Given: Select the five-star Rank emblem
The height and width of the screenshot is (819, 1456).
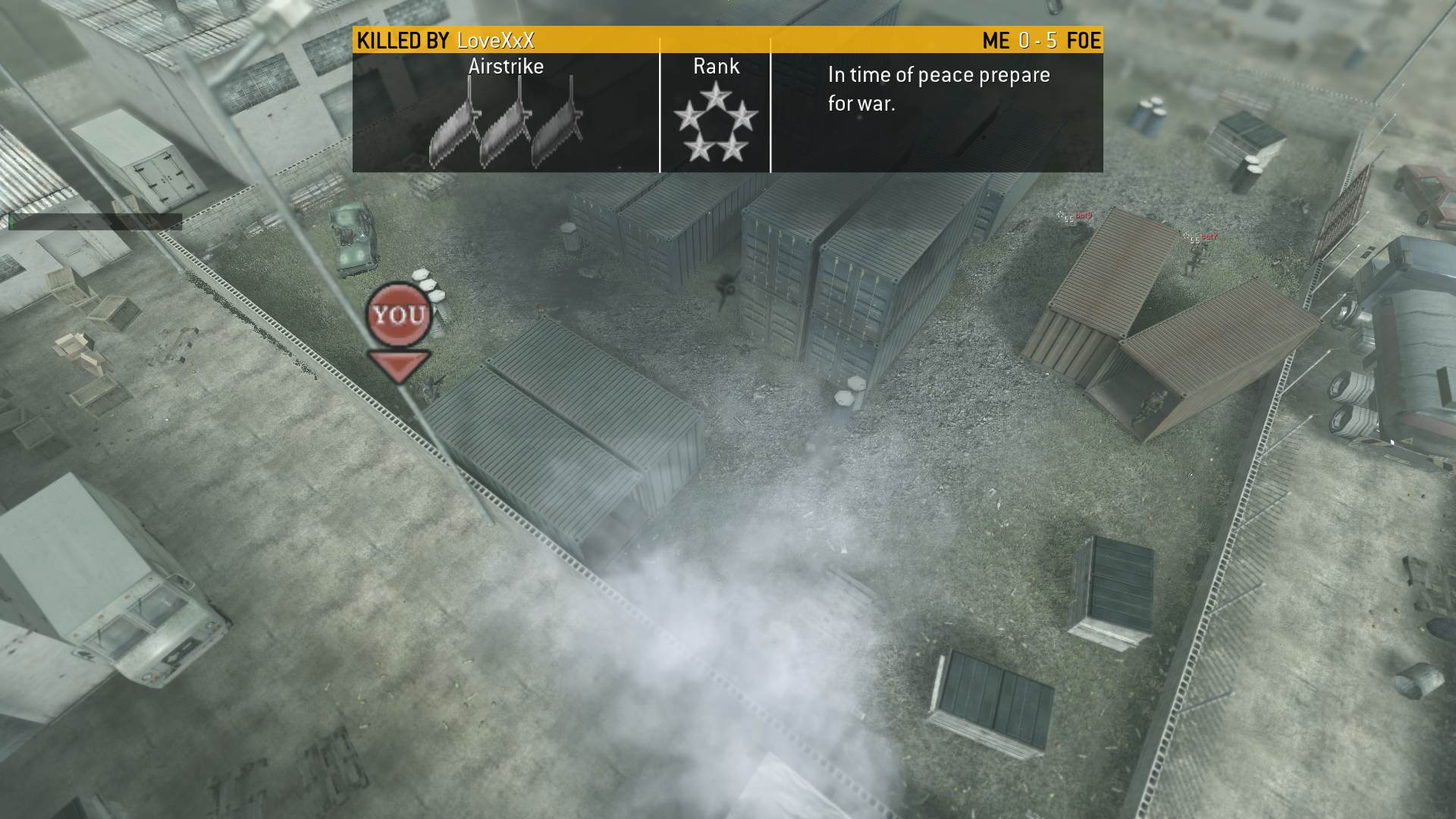Looking at the screenshot, I should coord(715,122).
